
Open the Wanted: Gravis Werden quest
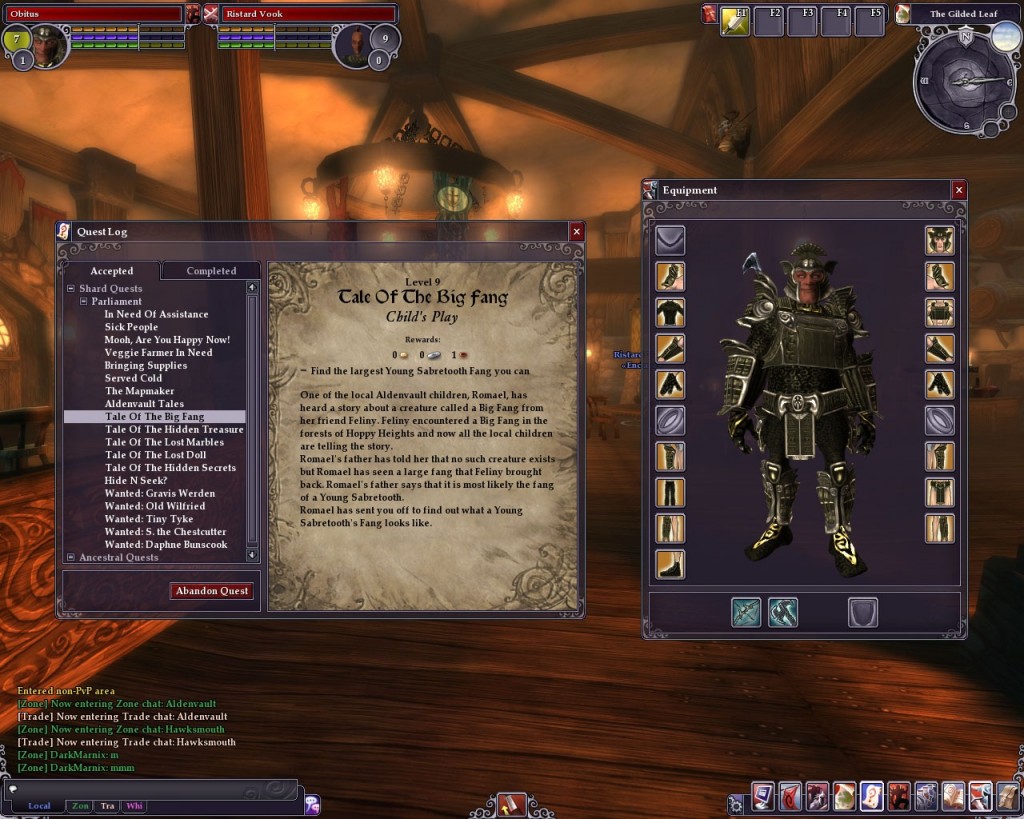pos(159,493)
